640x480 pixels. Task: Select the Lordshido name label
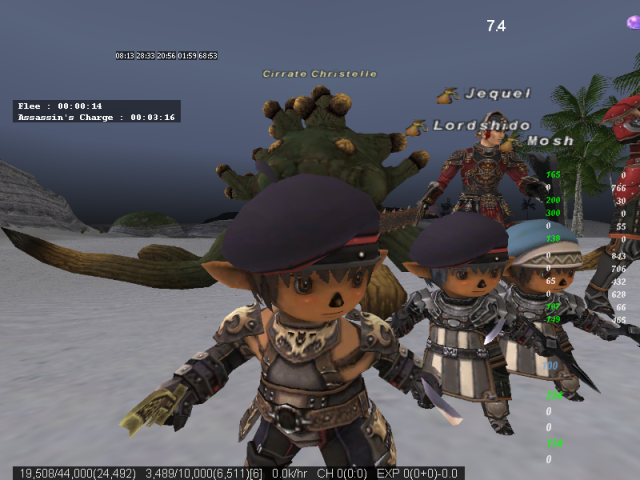tap(469, 126)
